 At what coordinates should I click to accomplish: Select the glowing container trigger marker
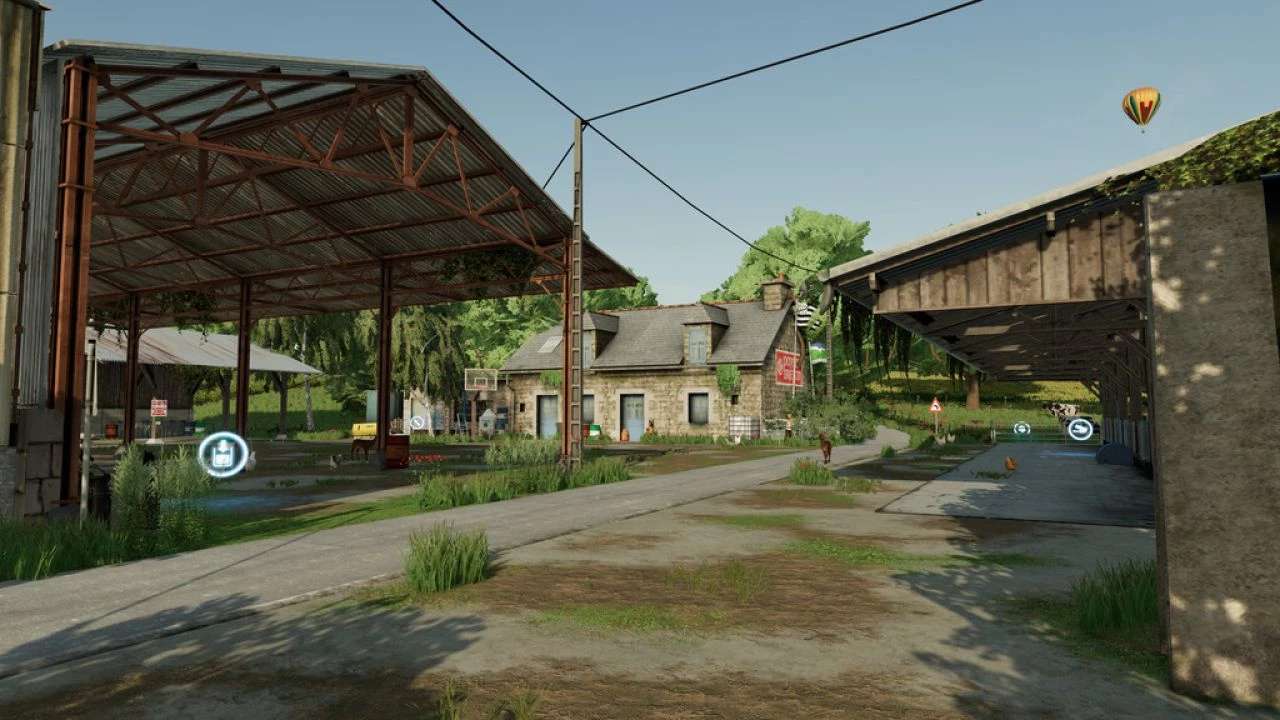(223, 454)
